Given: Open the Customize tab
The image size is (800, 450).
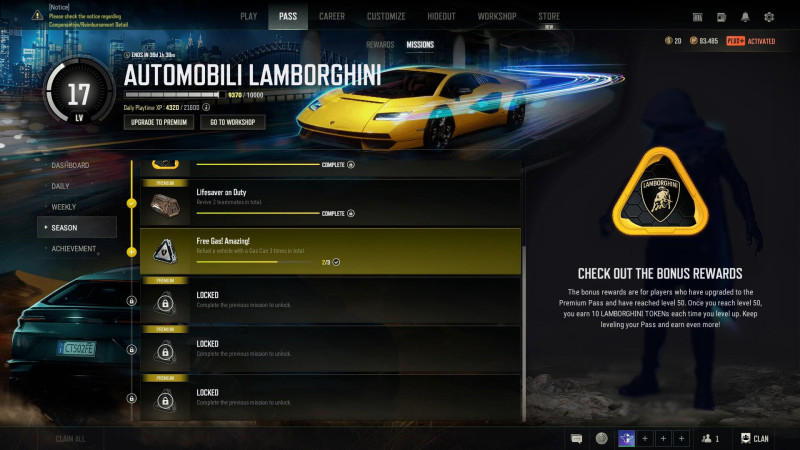Looking at the screenshot, I should (386, 16).
